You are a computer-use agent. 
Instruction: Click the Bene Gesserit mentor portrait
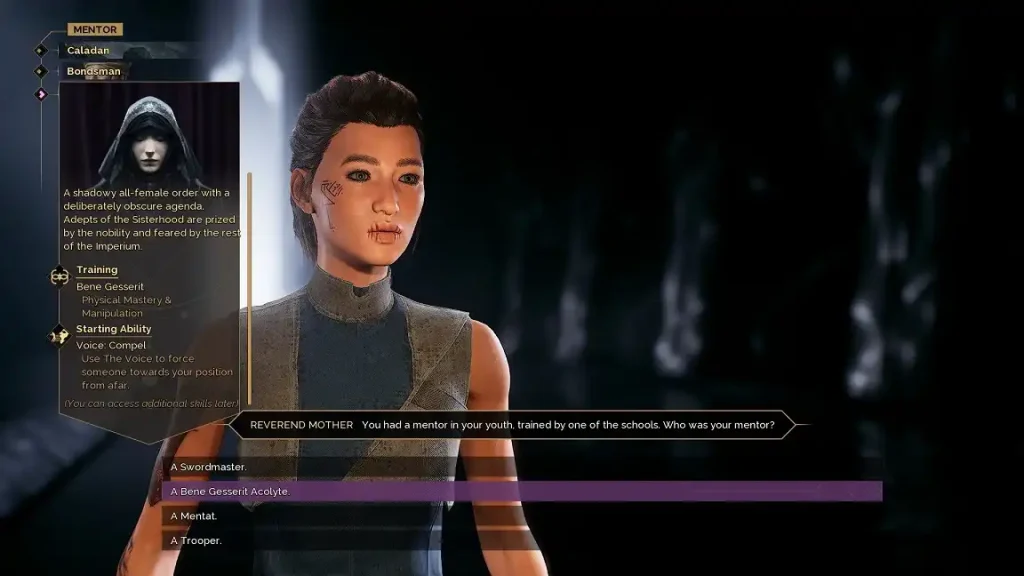coord(148,137)
